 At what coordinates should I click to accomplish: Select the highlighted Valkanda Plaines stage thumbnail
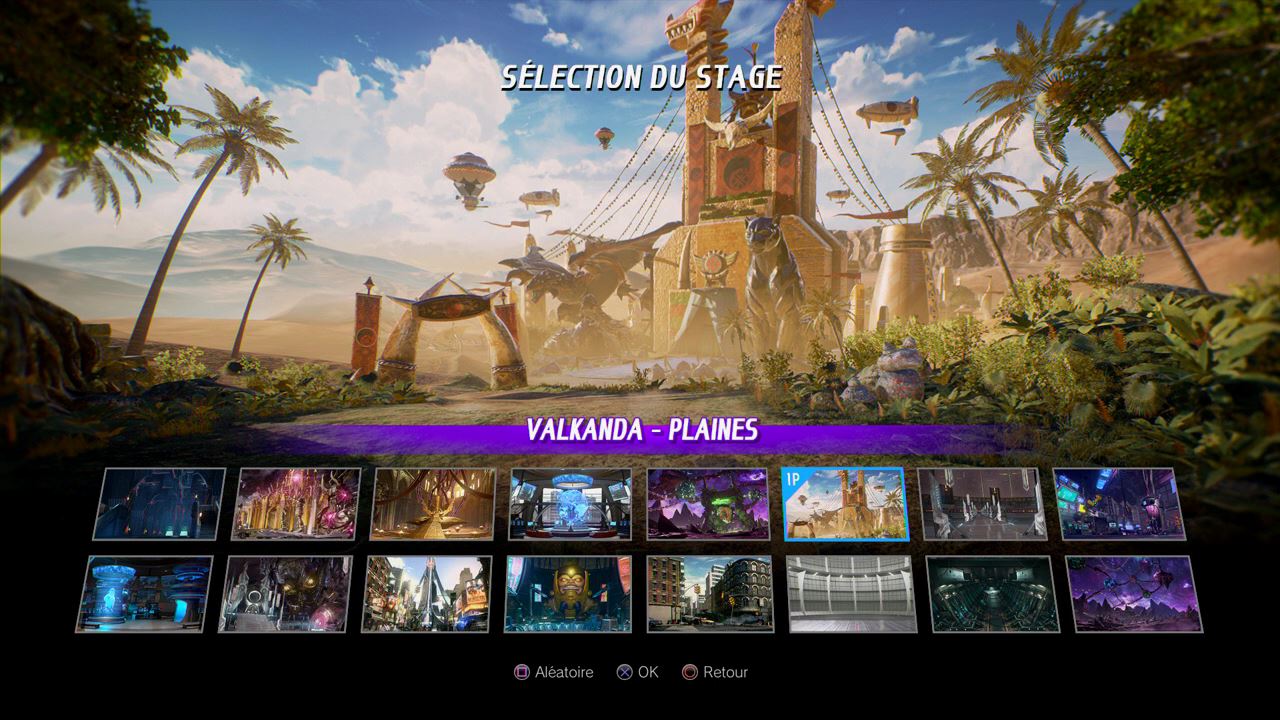click(x=844, y=504)
